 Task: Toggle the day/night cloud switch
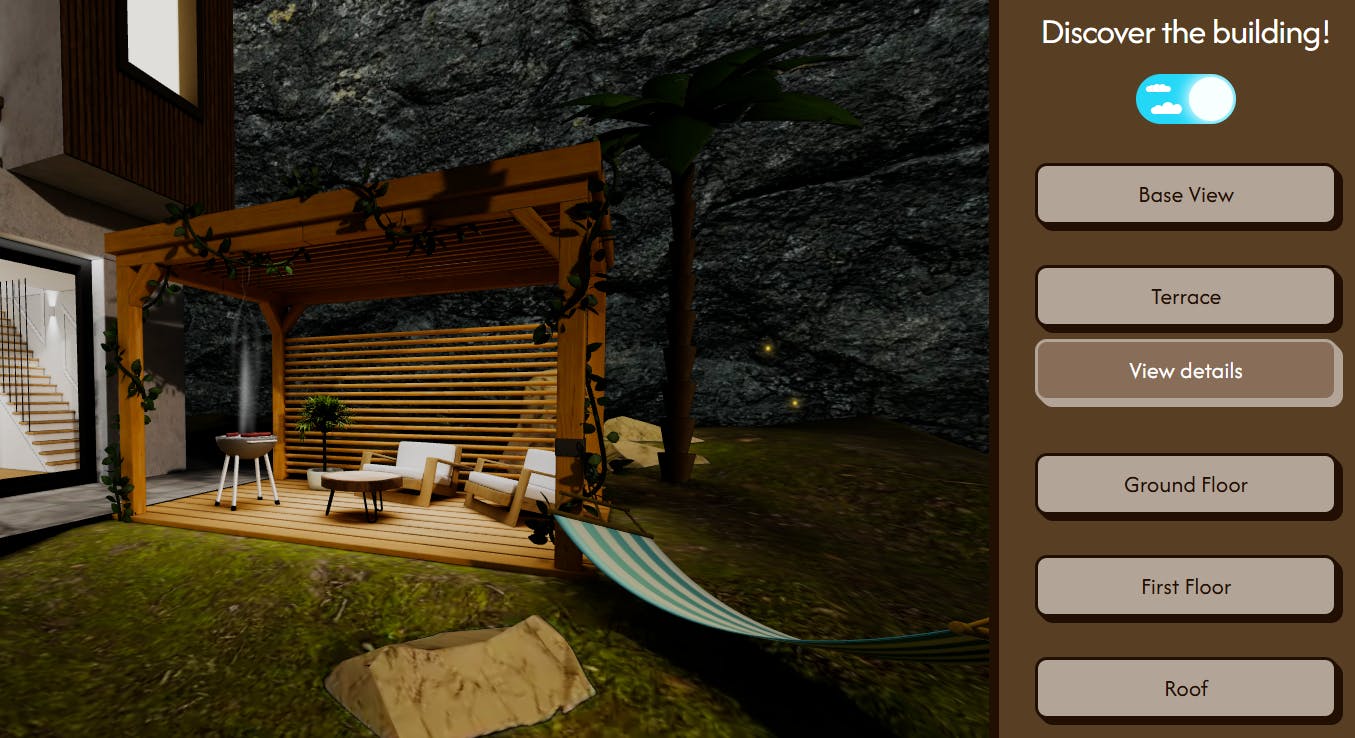tap(1185, 99)
